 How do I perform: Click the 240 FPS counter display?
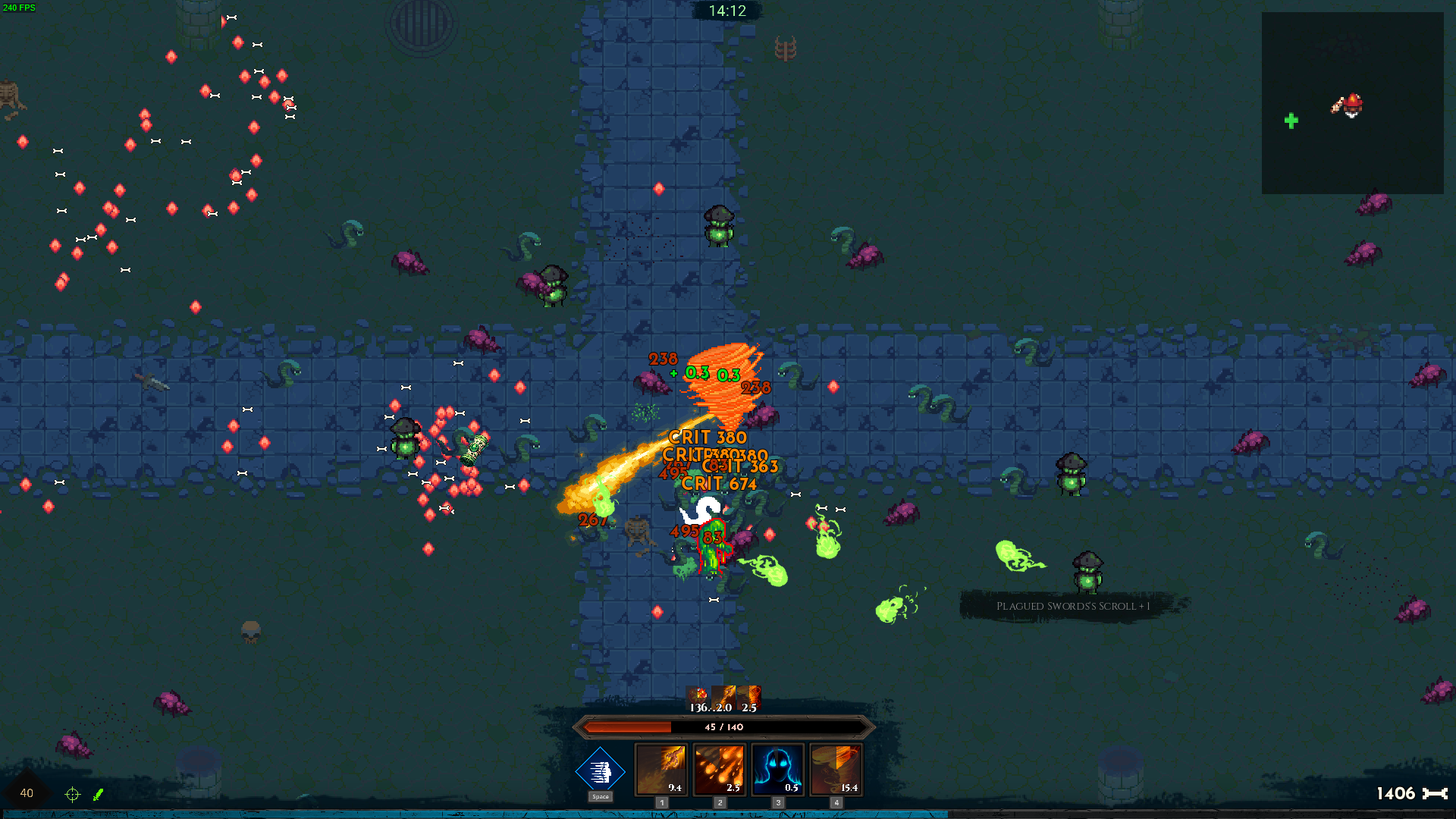[20, 8]
